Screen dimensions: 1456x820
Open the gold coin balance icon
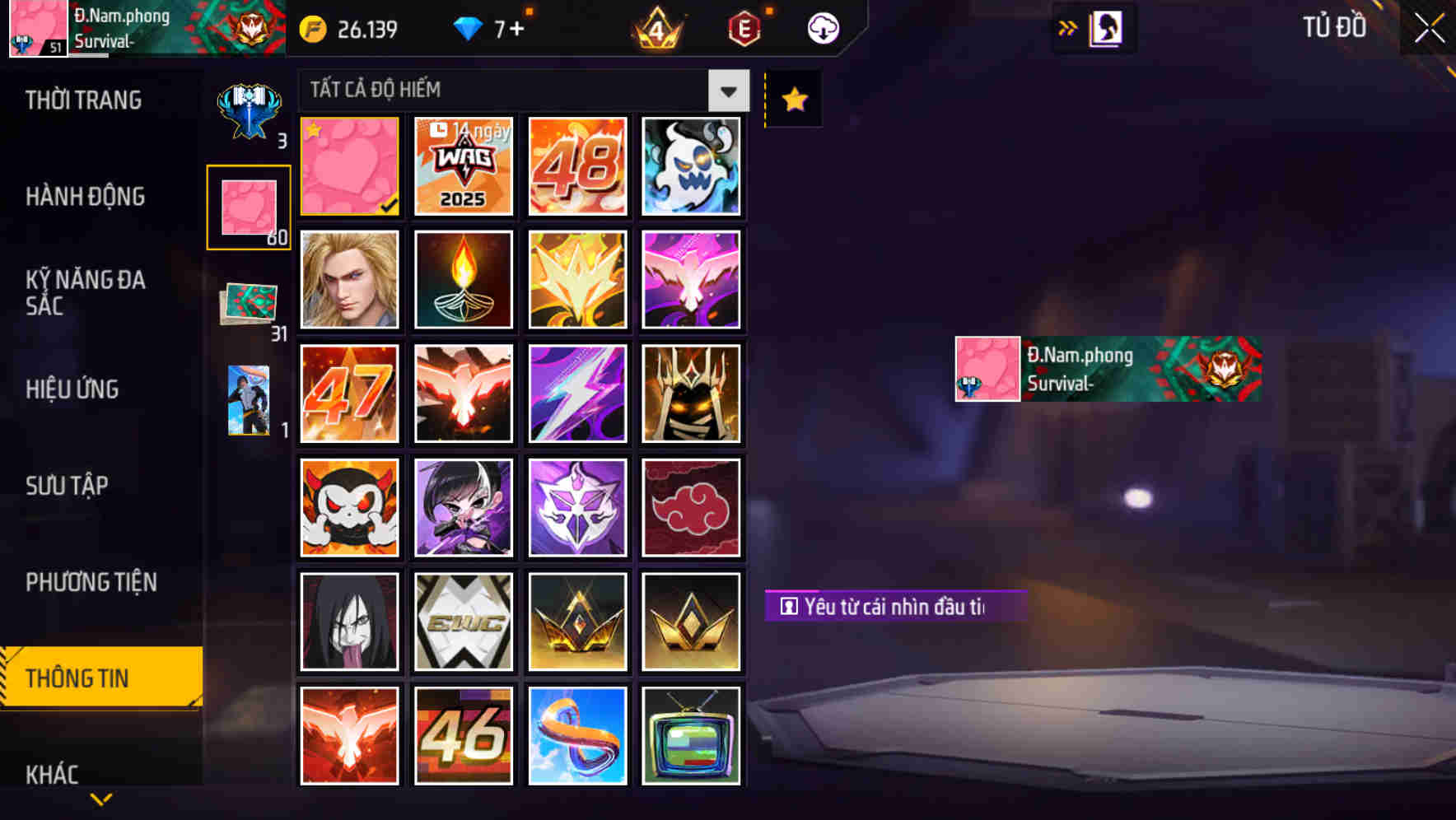tap(313, 27)
